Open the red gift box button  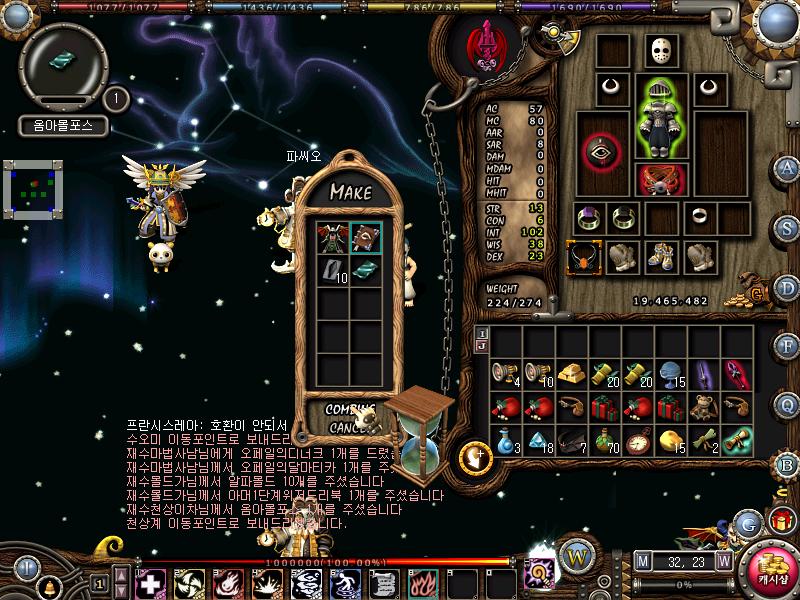click(781, 520)
